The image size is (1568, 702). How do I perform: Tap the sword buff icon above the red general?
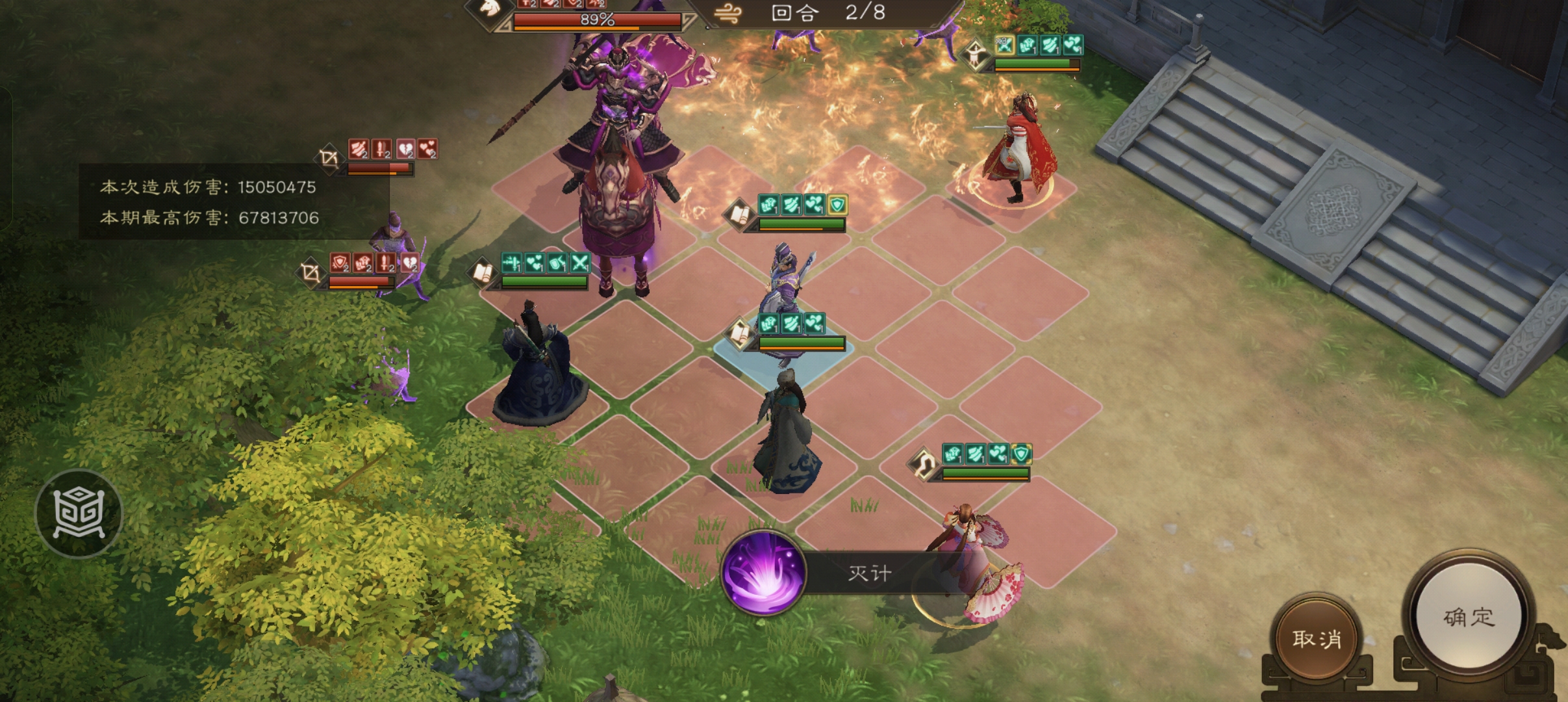pyautogui.click(x=1050, y=45)
